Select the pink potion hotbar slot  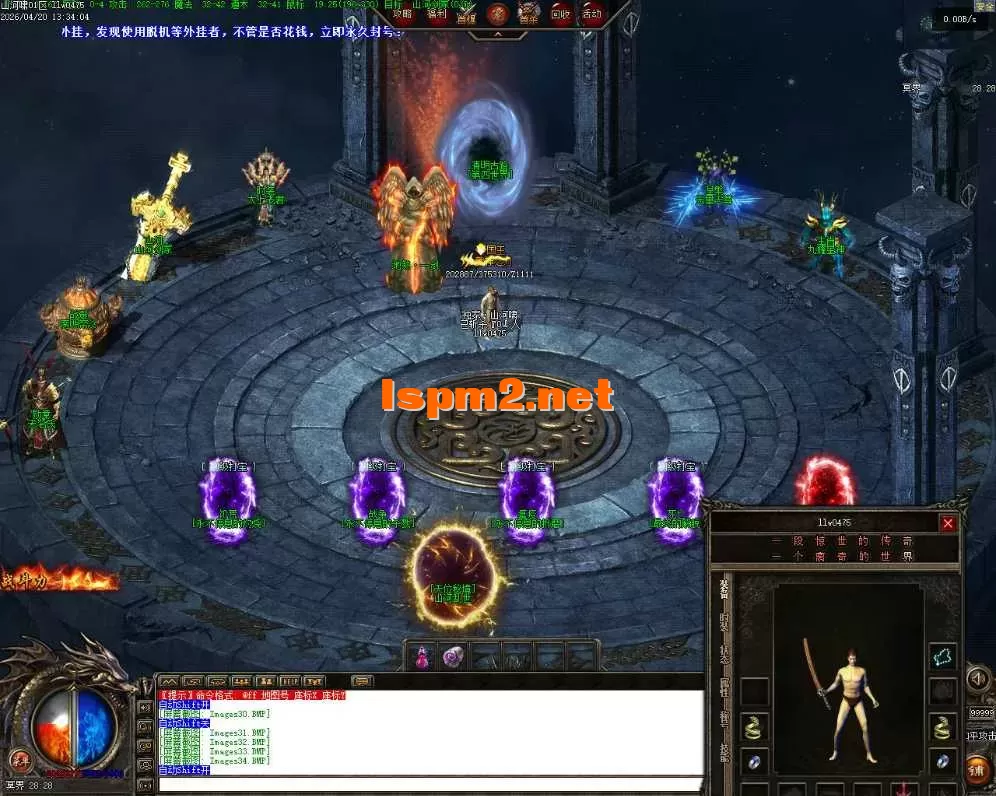click(422, 657)
